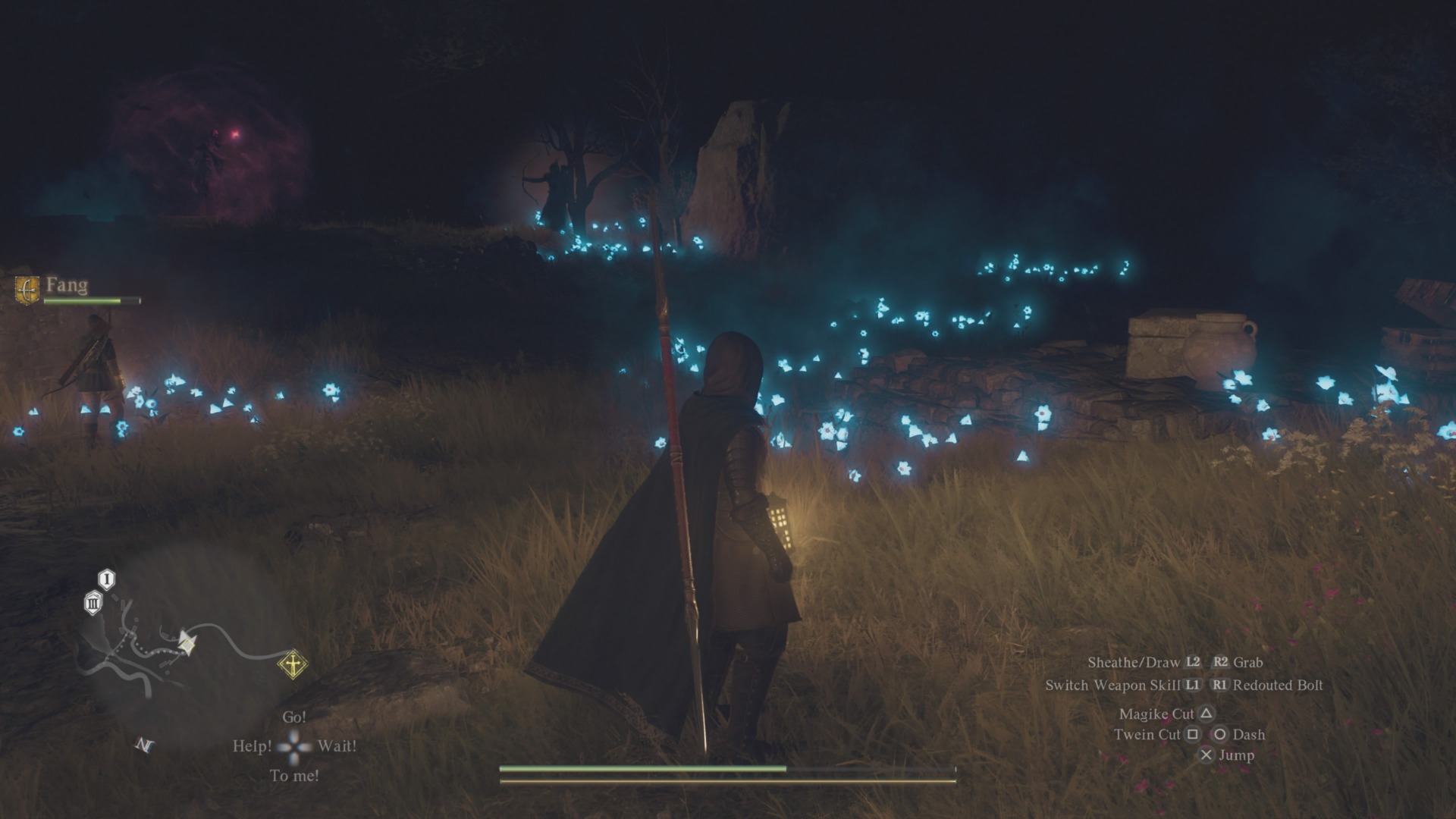Click the Twein Cut square button icon
1456x819 pixels.
(1193, 734)
